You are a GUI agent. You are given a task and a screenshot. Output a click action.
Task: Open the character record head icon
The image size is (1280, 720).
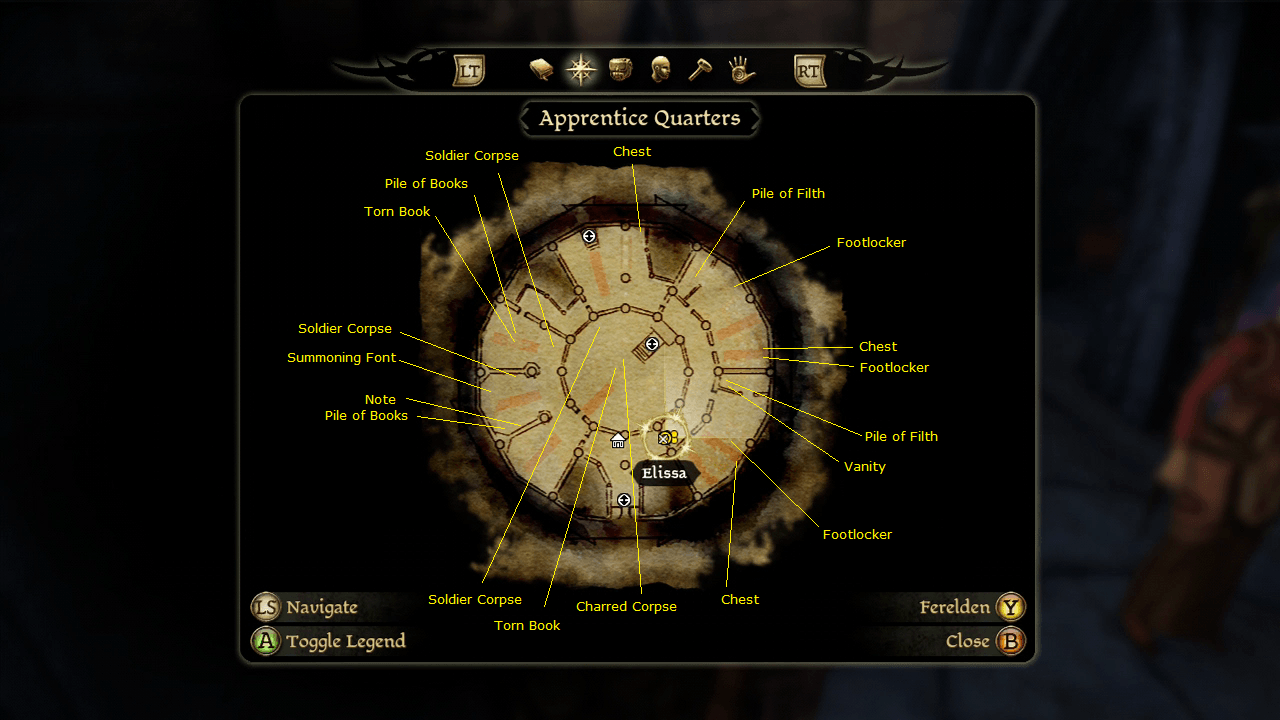(659, 68)
